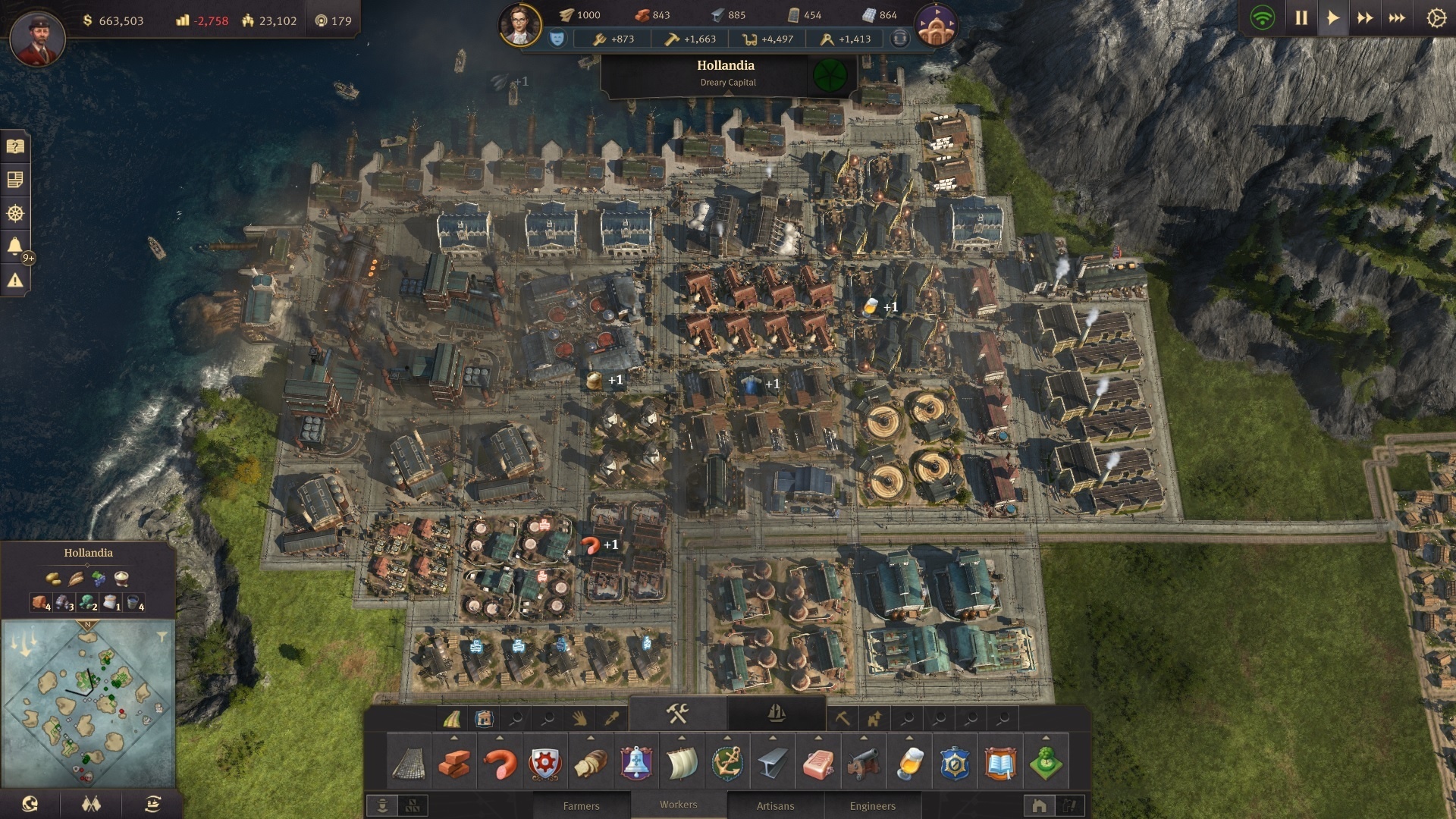Switch to the Farmers tab
Screen dimensions: 1456x819
581,805
